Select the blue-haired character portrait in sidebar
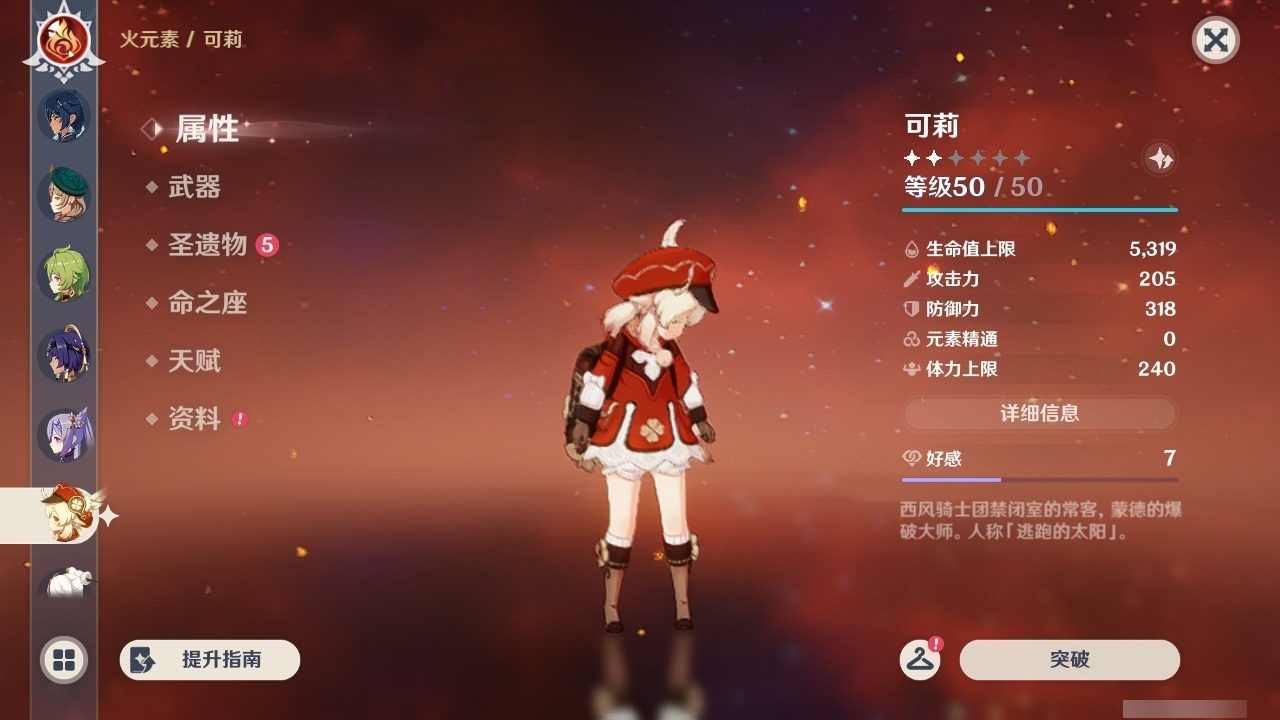Image resolution: width=1280 pixels, height=720 pixels. point(63,116)
